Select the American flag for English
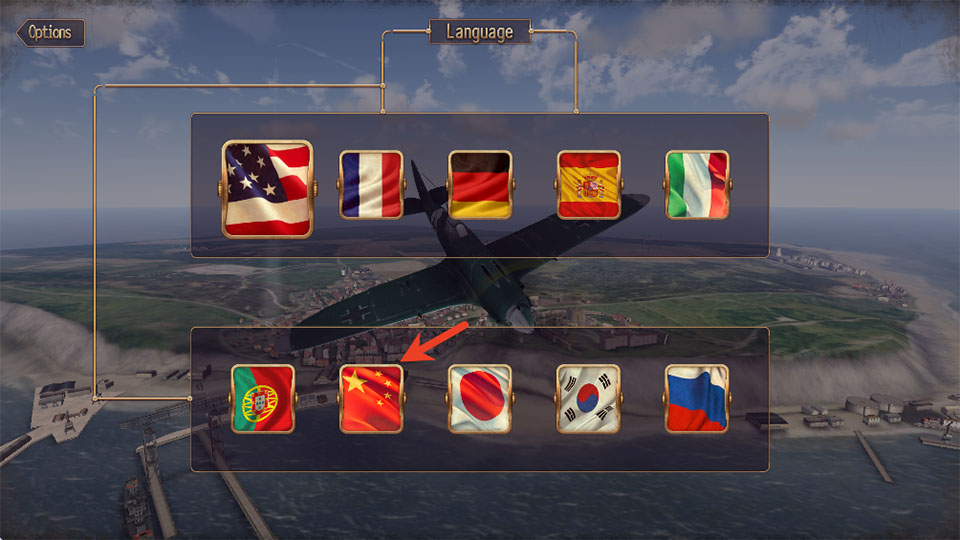Screen dimensions: 960x540 [267, 188]
